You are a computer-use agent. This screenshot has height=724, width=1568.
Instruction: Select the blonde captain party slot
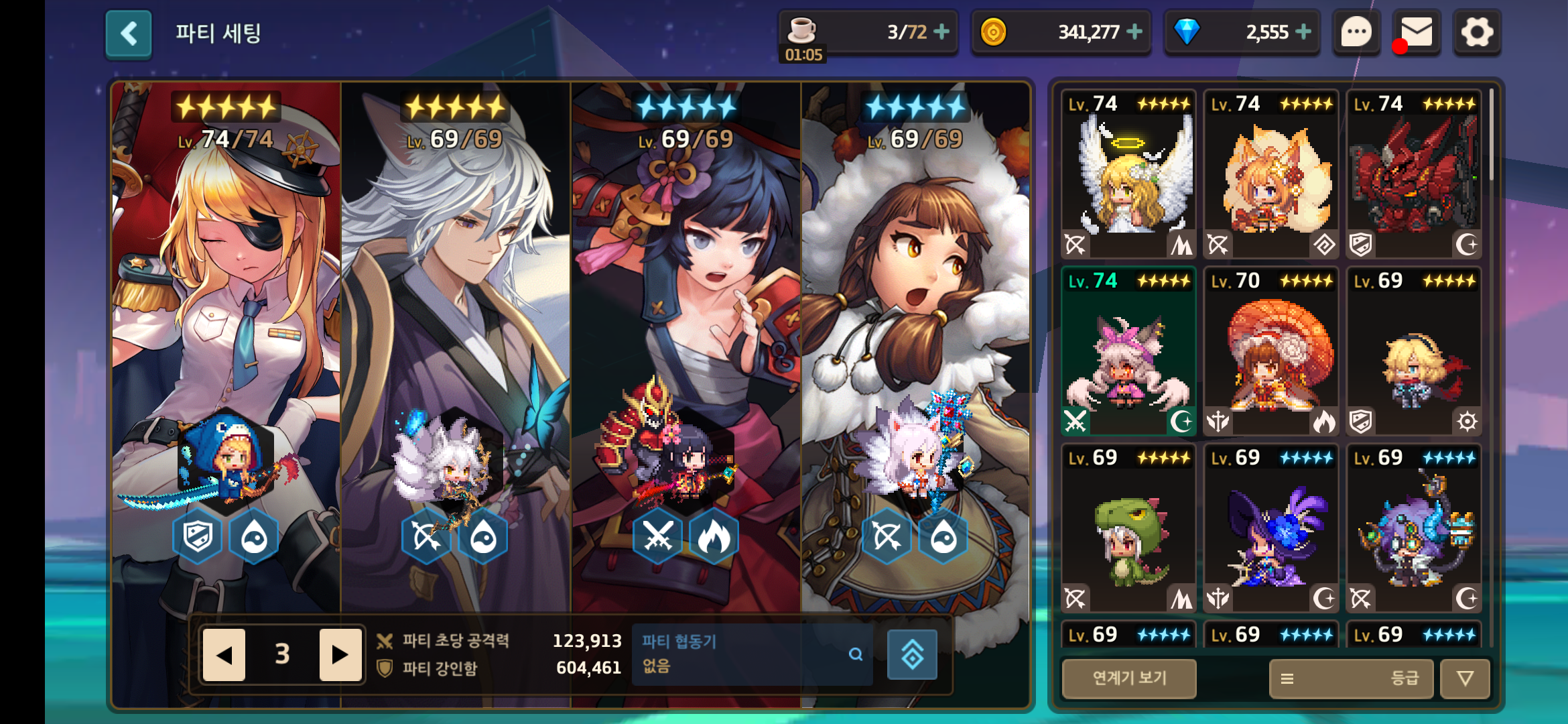[x=226, y=335]
